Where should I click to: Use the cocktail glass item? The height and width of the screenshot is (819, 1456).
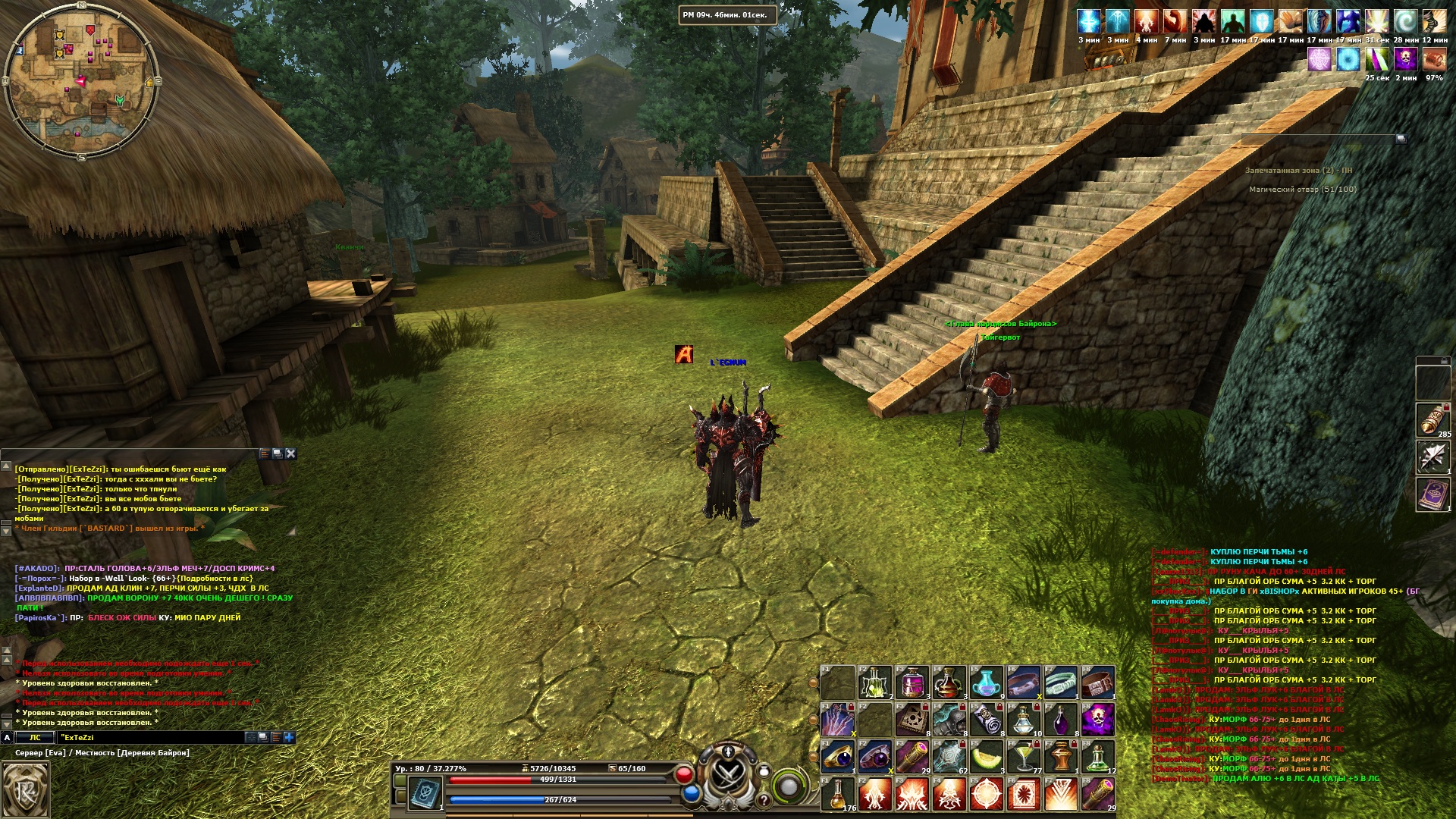point(1024,757)
